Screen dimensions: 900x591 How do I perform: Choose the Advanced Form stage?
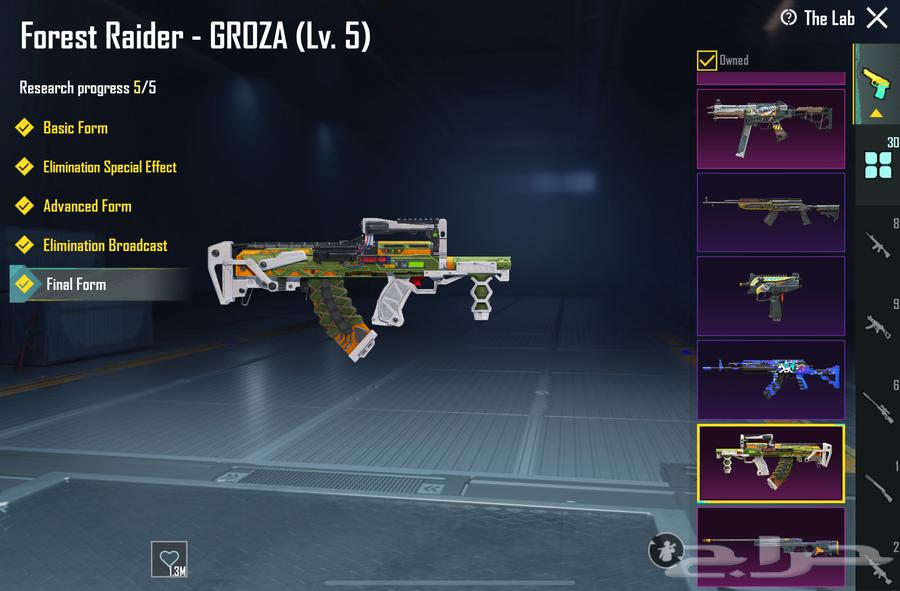coord(87,206)
